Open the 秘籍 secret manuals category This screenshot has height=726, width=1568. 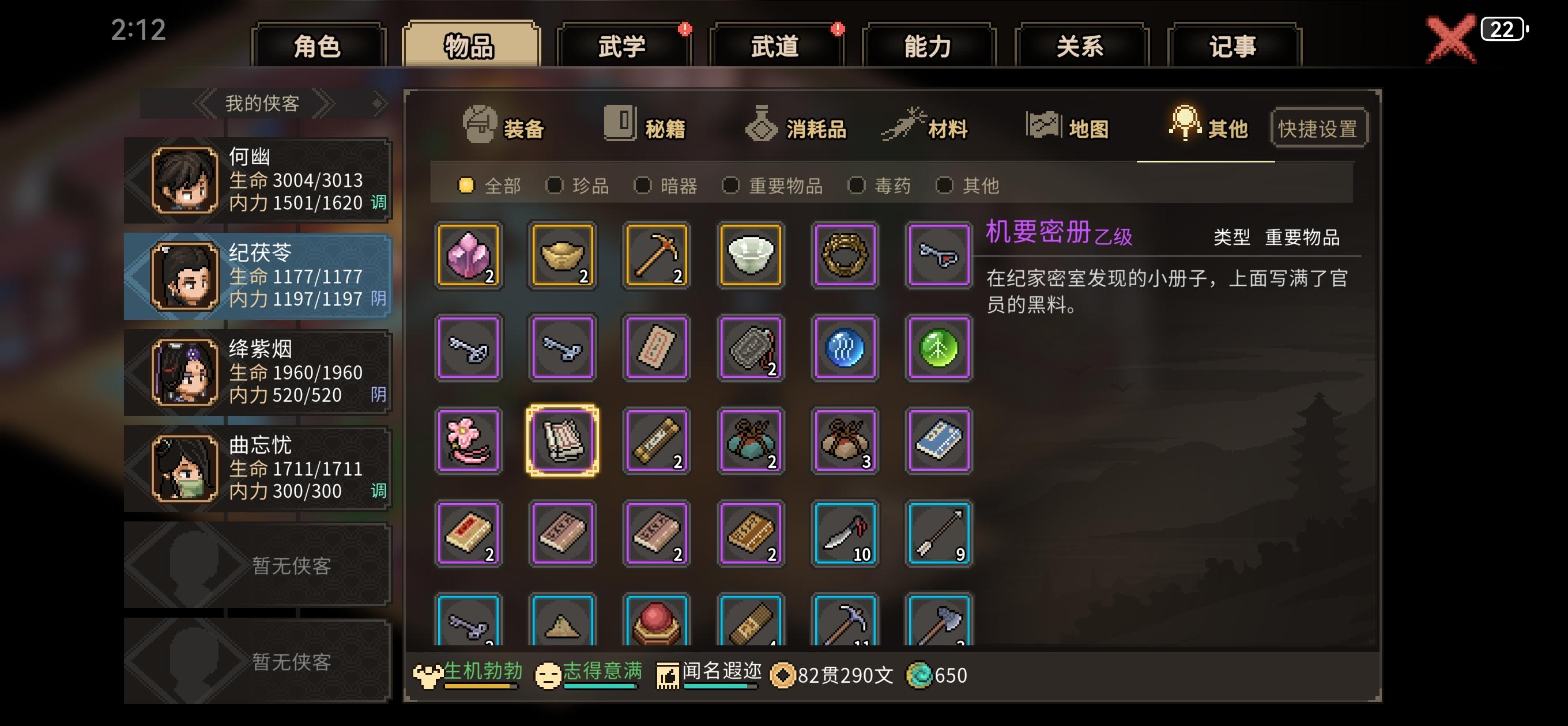(621, 124)
